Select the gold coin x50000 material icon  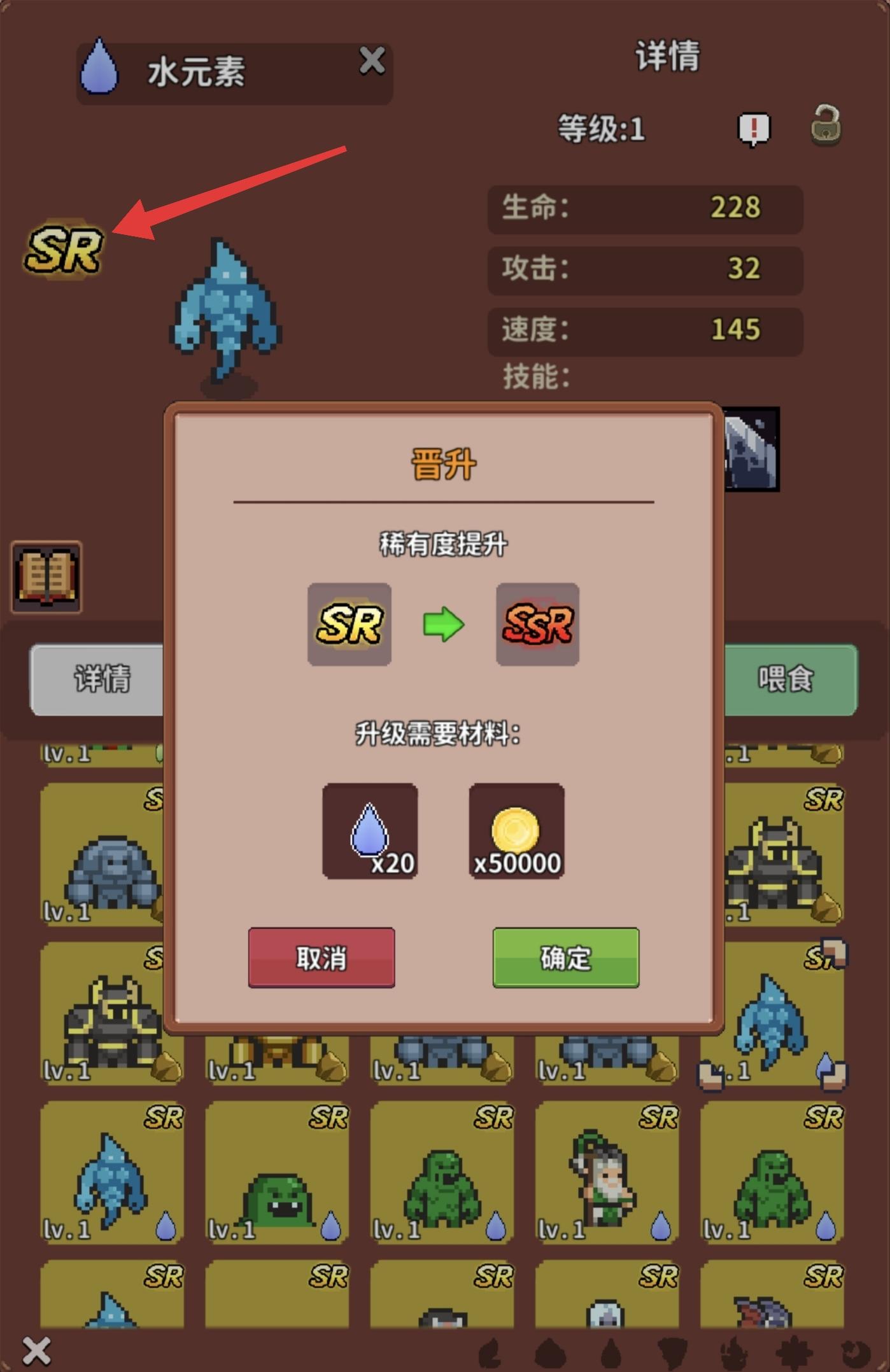[x=517, y=831]
